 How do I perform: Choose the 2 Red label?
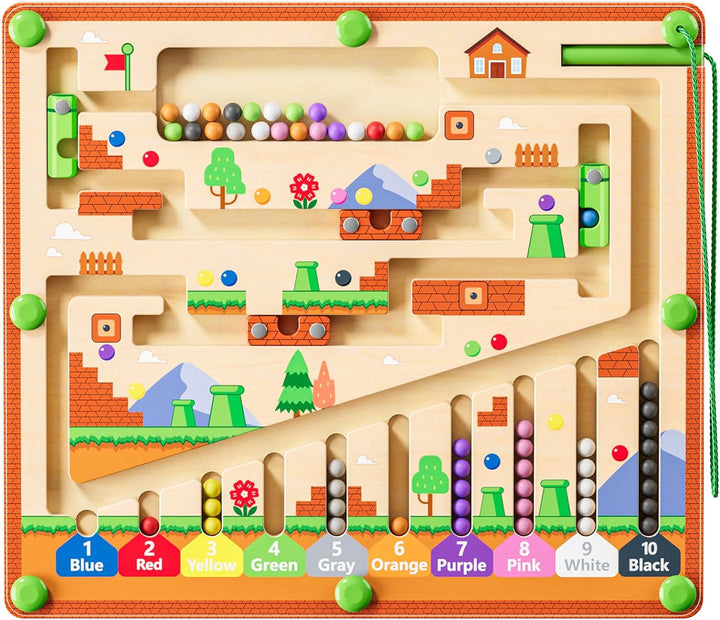click(149, 556)
